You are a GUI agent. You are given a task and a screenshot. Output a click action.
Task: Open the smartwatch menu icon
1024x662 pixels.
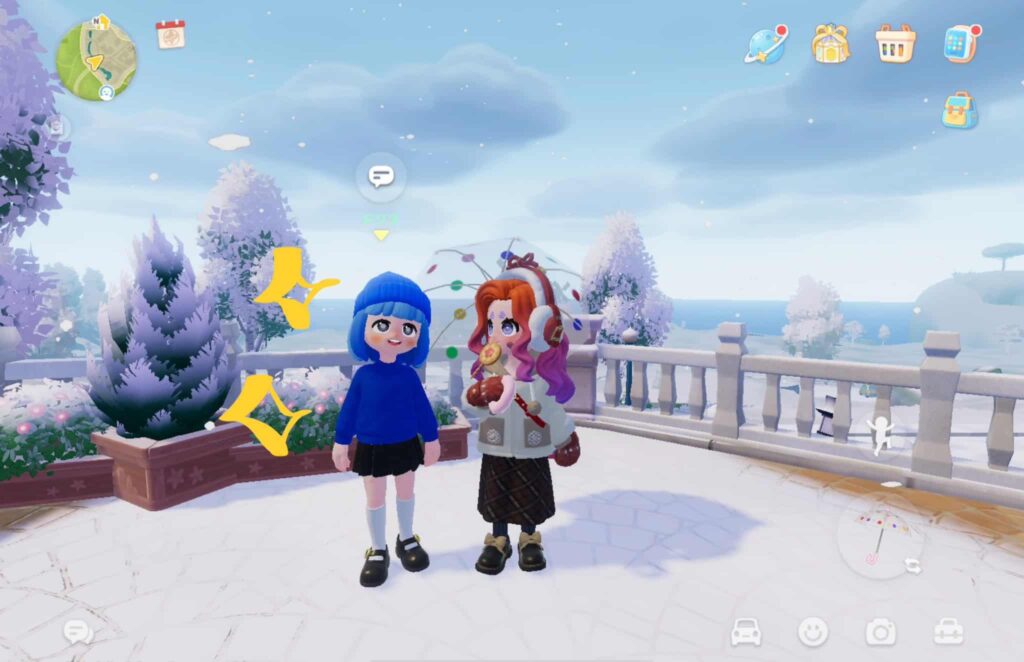960,44
